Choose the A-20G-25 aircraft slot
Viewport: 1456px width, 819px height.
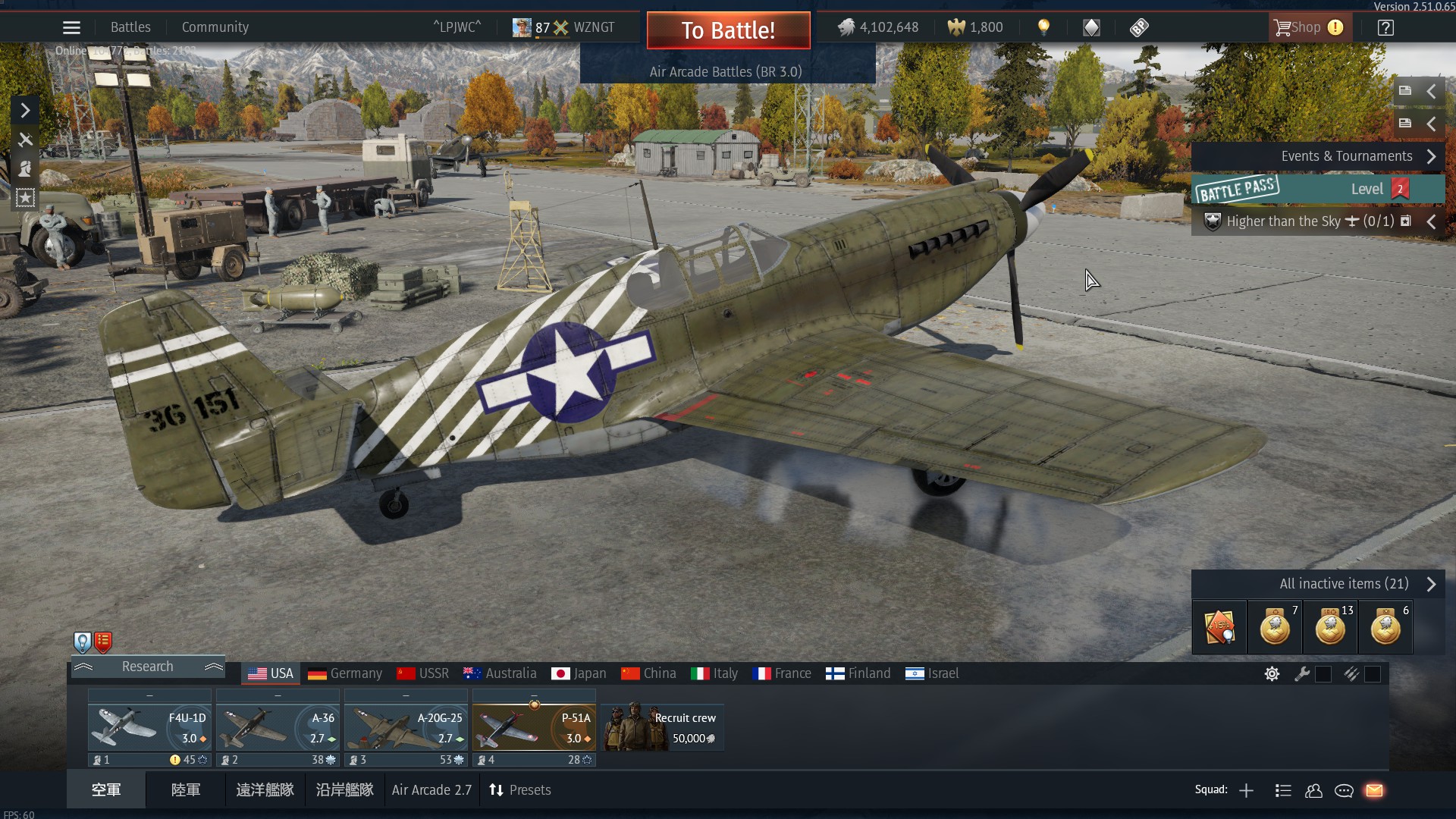coord(406,726)
